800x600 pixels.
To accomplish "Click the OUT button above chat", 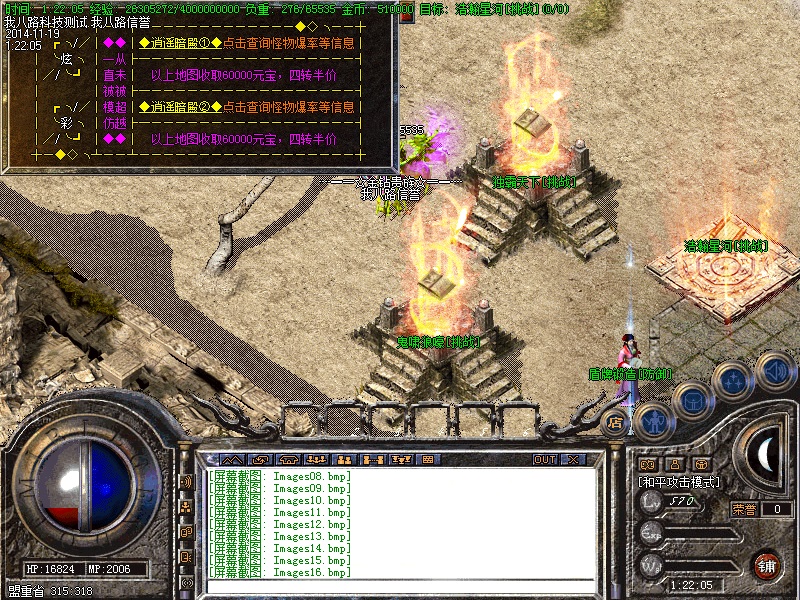I will click(544, 460).
